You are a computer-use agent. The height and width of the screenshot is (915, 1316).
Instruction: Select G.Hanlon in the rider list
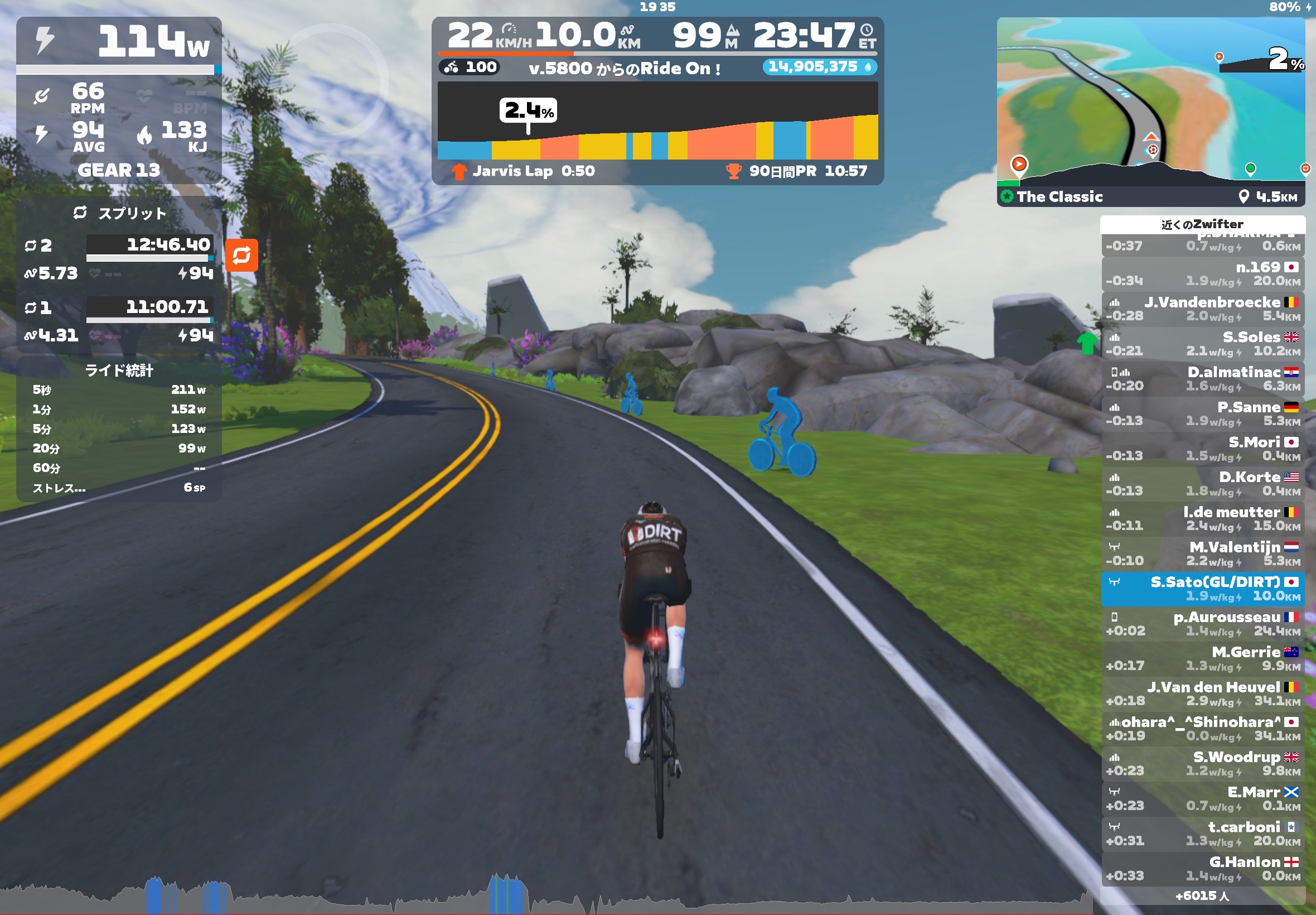click(1203, 869)
